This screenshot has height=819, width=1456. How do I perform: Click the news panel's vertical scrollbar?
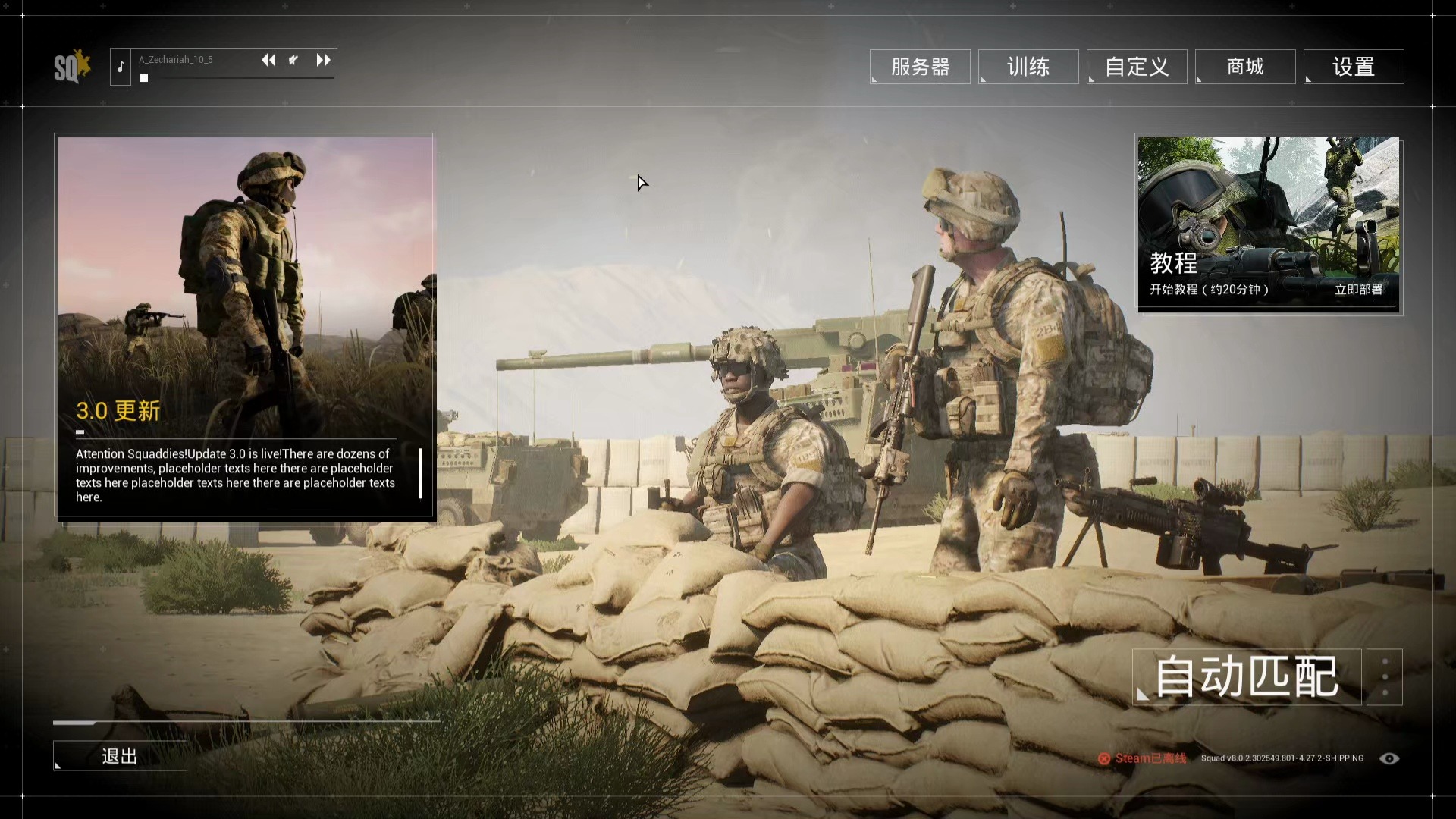pyautogui.click(x=420, y=473)
